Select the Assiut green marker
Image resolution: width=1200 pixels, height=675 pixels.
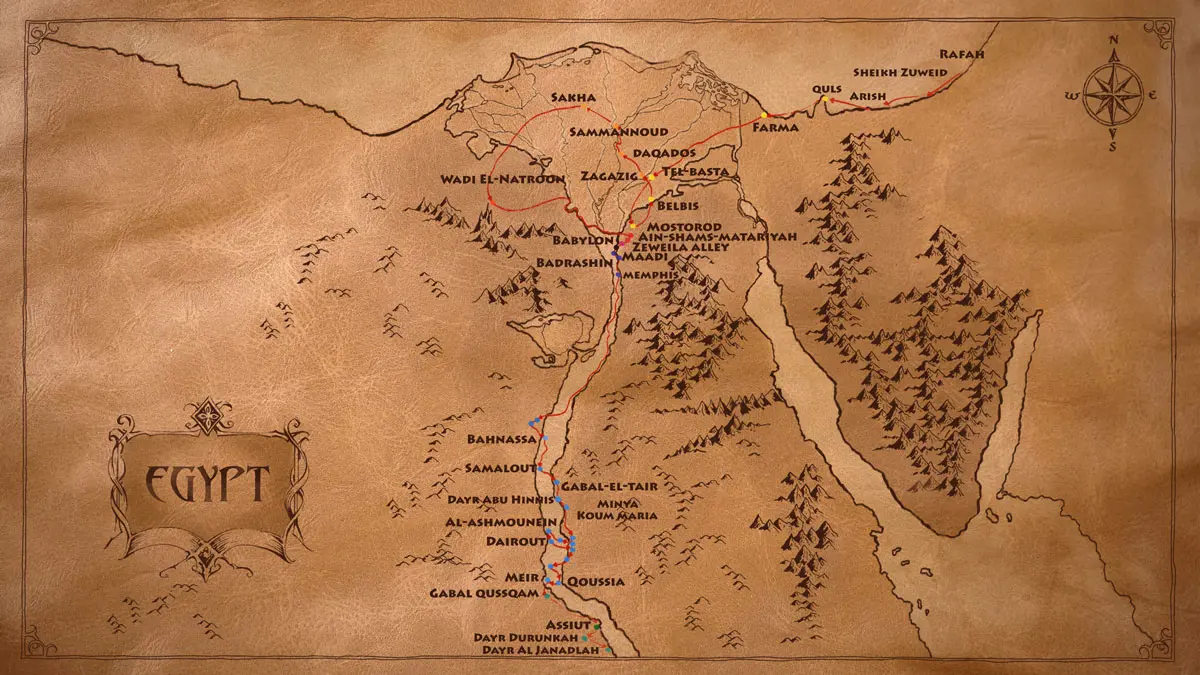[597, 626]
